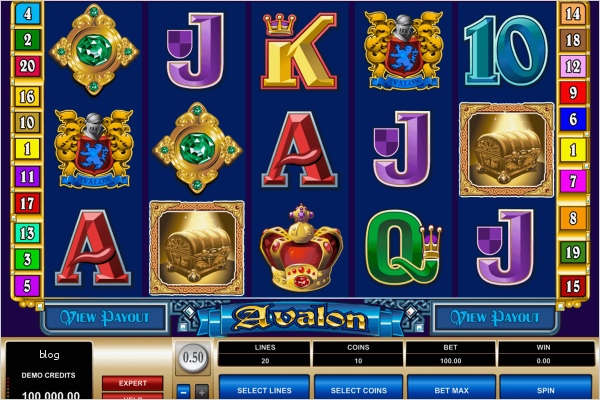Select payline marker 20
This screenshot has width=600, height=400.
tap(27, 67)
